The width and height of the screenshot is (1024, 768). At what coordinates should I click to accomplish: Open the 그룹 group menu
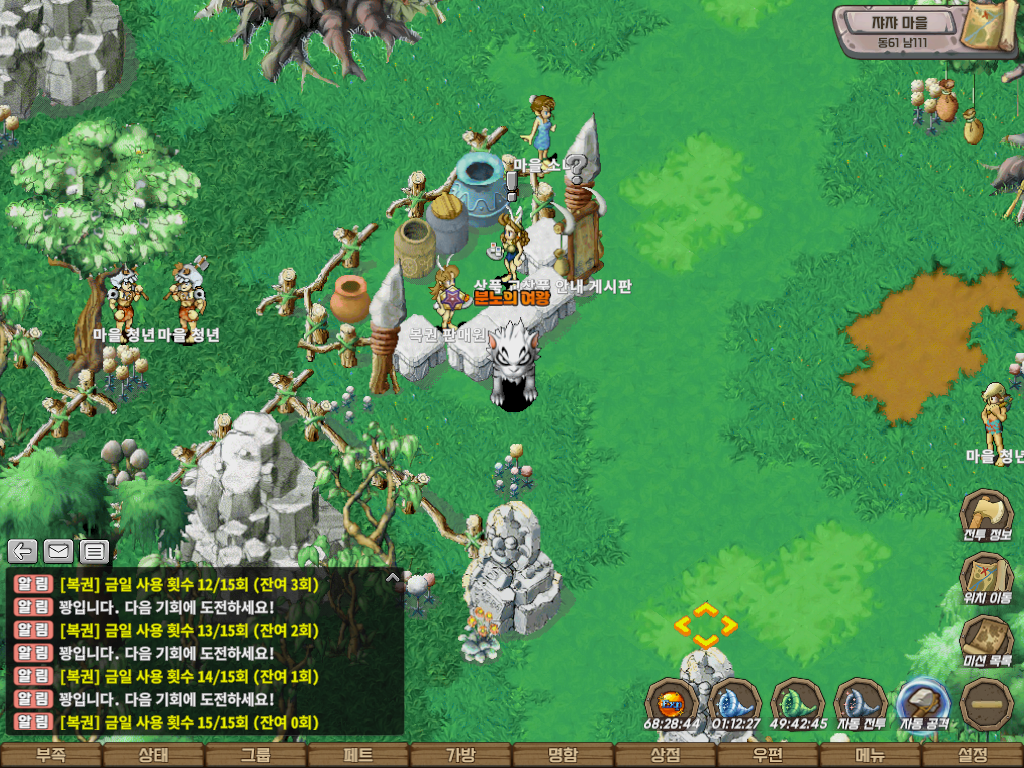[x=255, y=756]
